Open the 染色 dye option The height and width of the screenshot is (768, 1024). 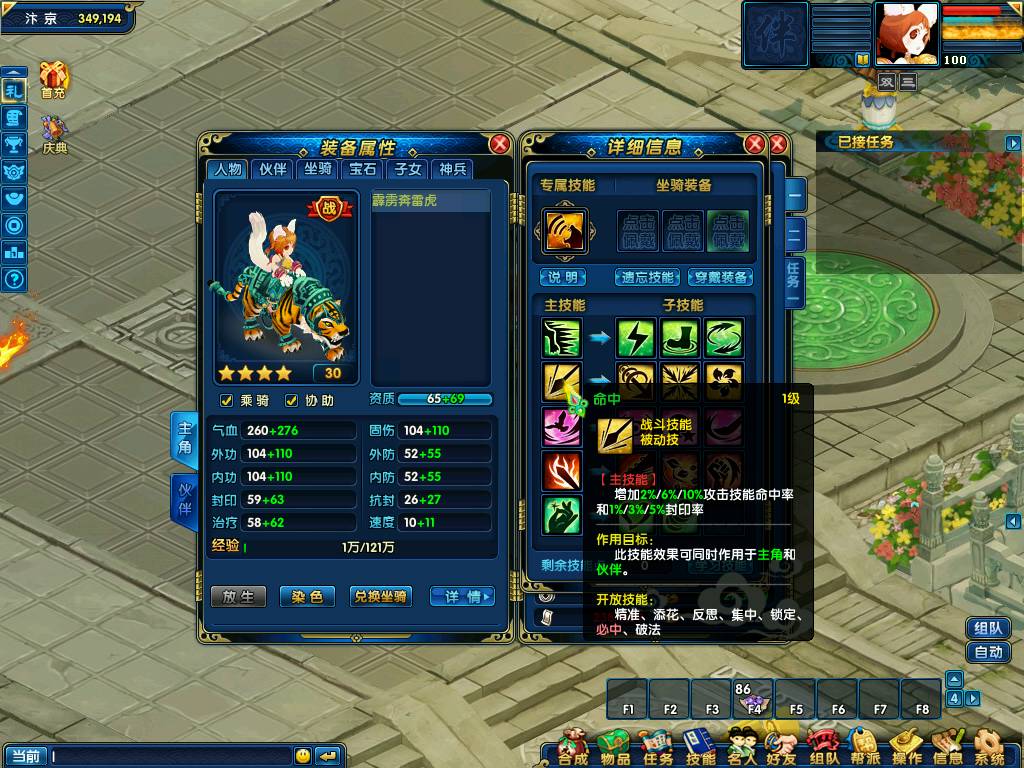pyautogui.click(x=306, y=596)
